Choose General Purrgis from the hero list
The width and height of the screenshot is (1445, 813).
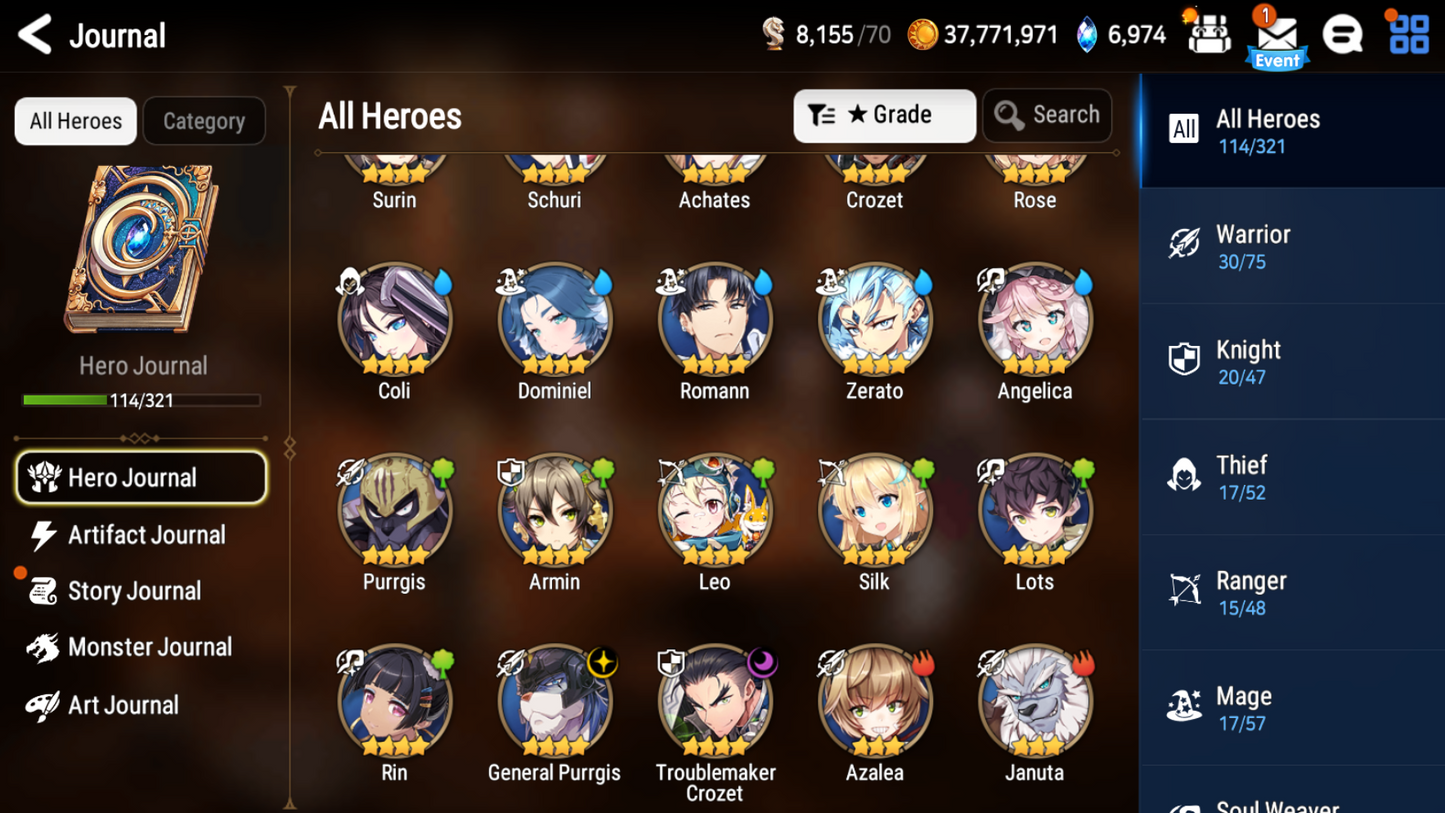tap(554, 702)
